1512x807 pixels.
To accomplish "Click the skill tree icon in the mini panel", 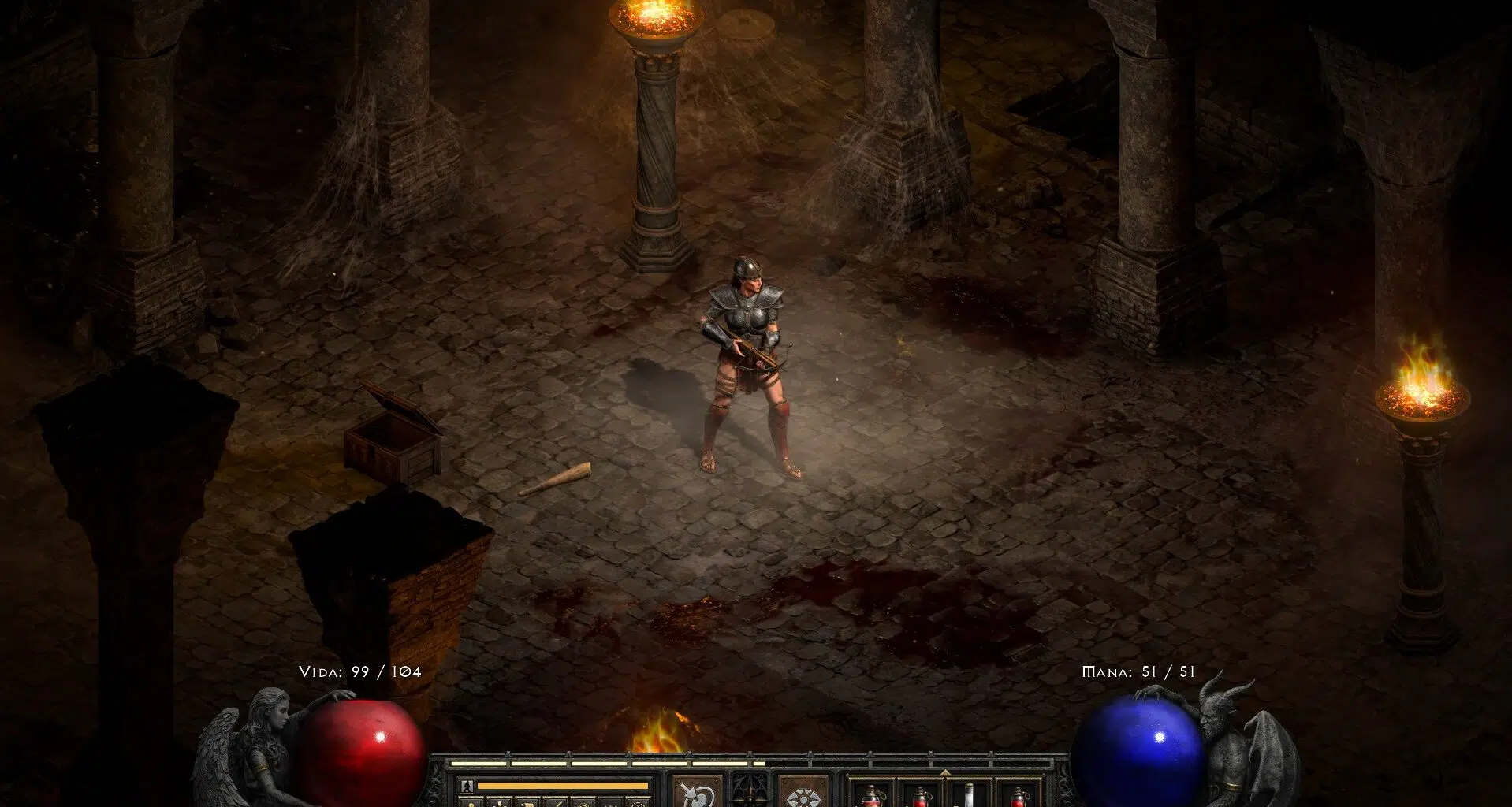I will (x=528, y=804).
